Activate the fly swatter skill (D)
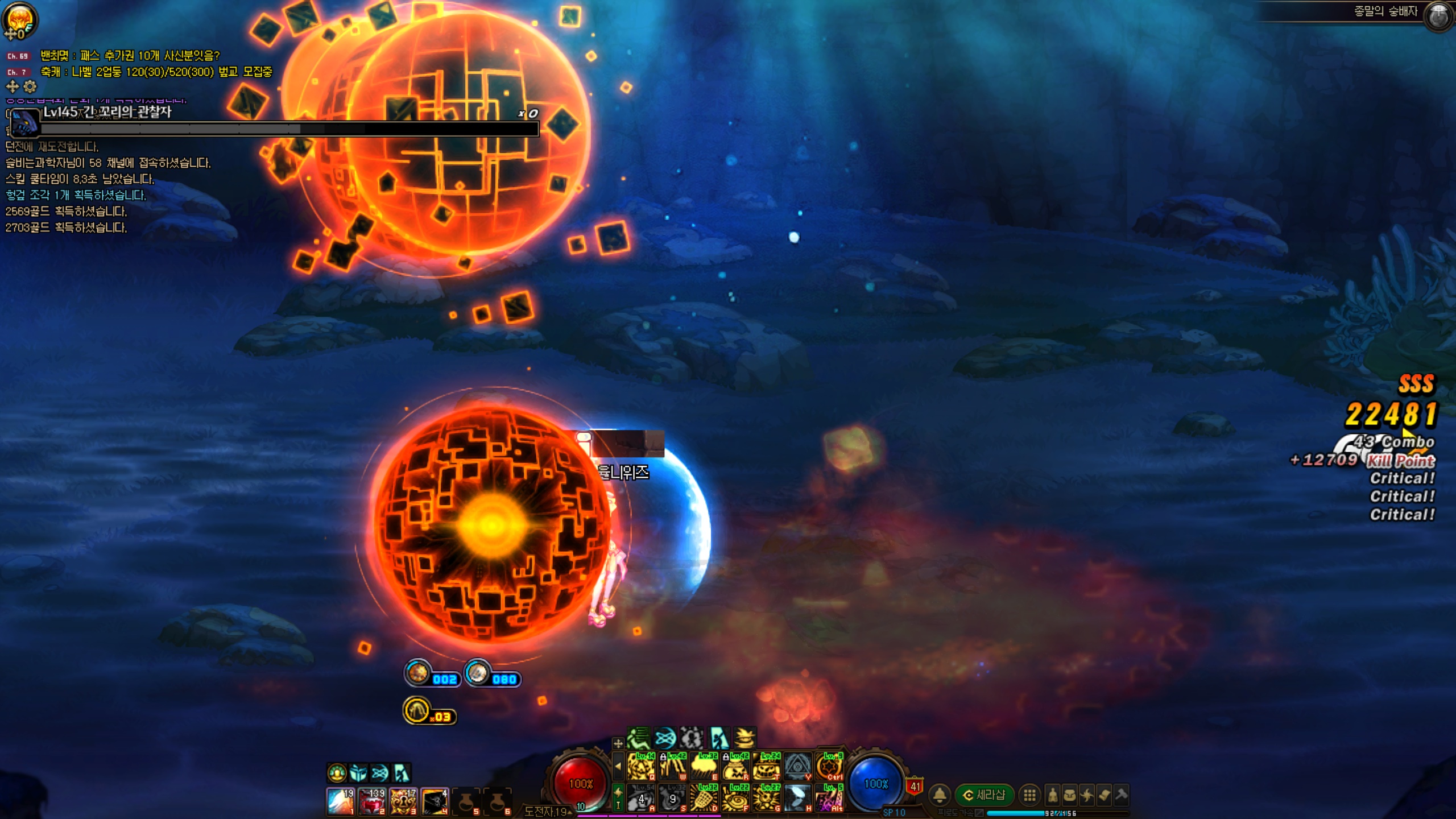Viewport: 1456px width, 819px height. coord(704,799)
